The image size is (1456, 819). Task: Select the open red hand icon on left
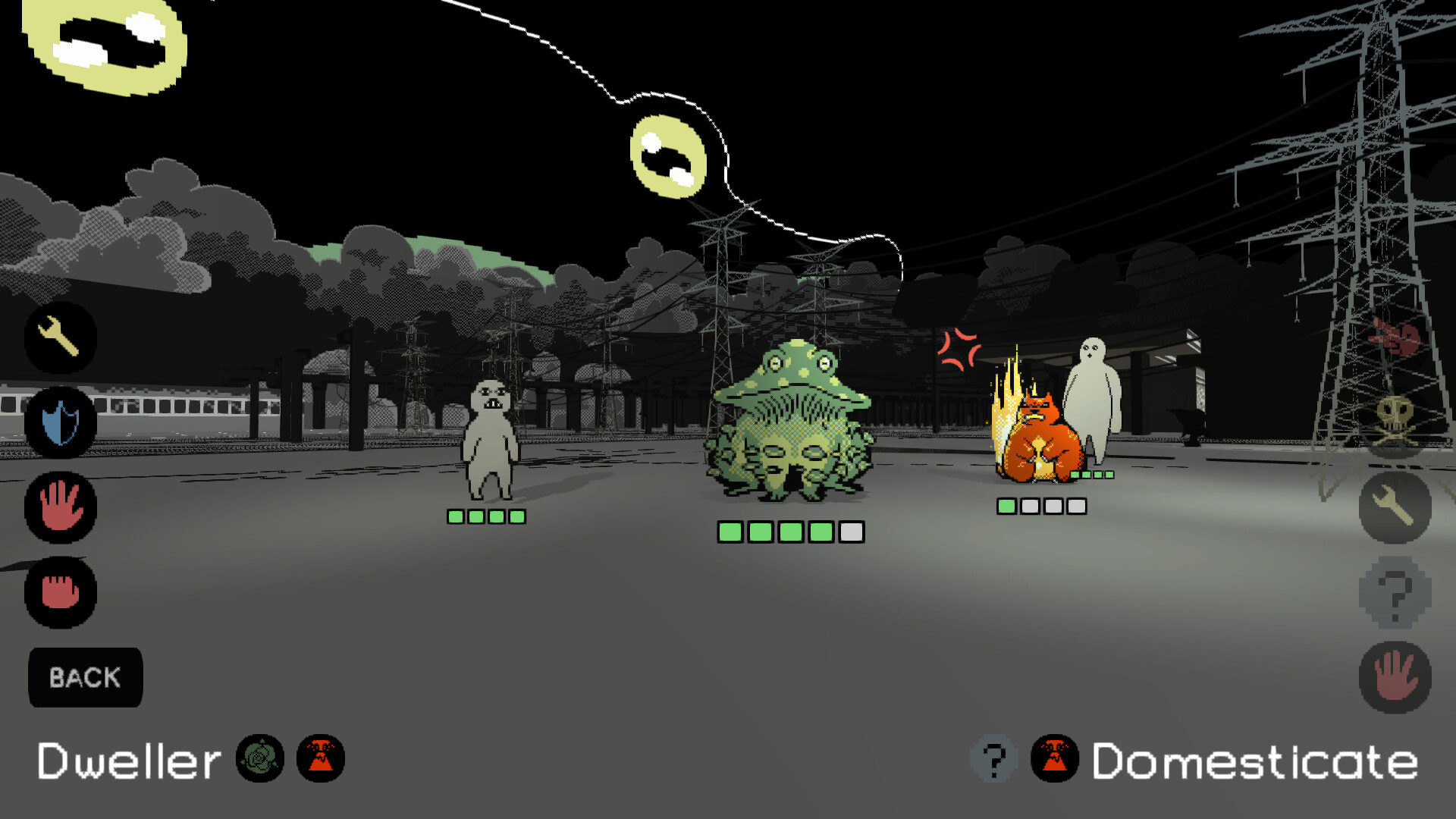59,508
